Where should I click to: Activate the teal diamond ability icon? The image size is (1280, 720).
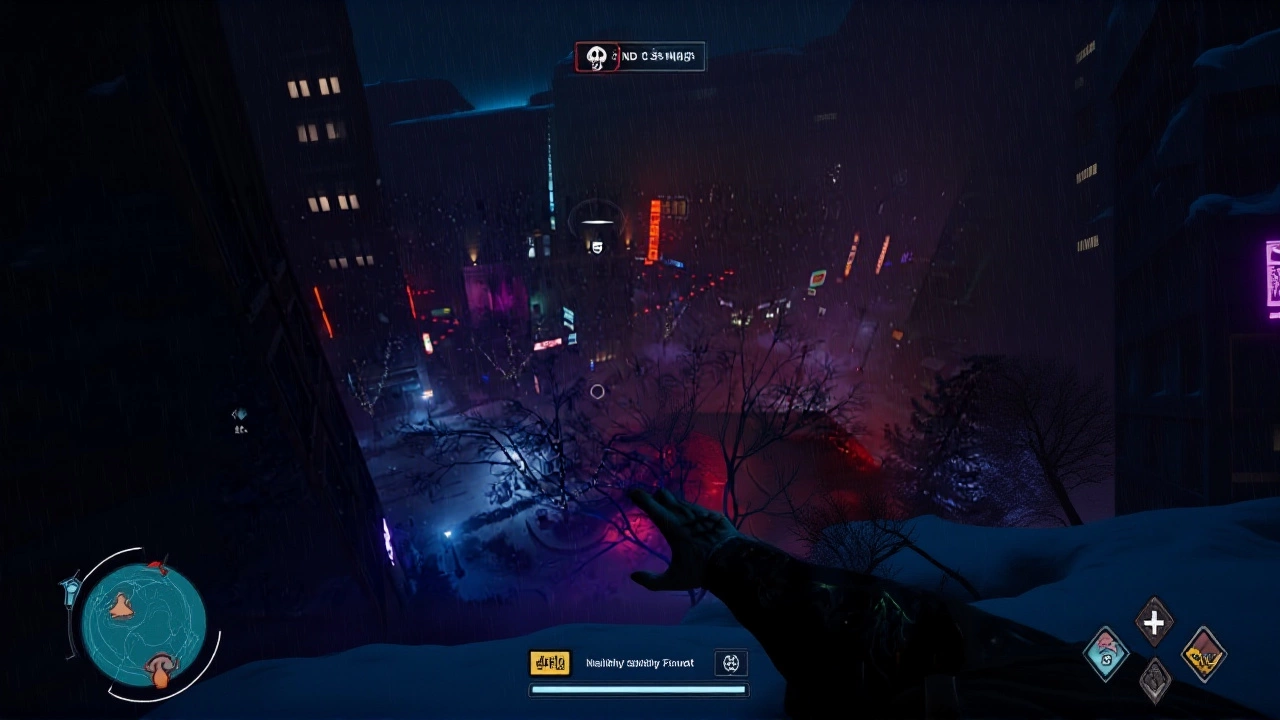click(x=1106, y=654)
